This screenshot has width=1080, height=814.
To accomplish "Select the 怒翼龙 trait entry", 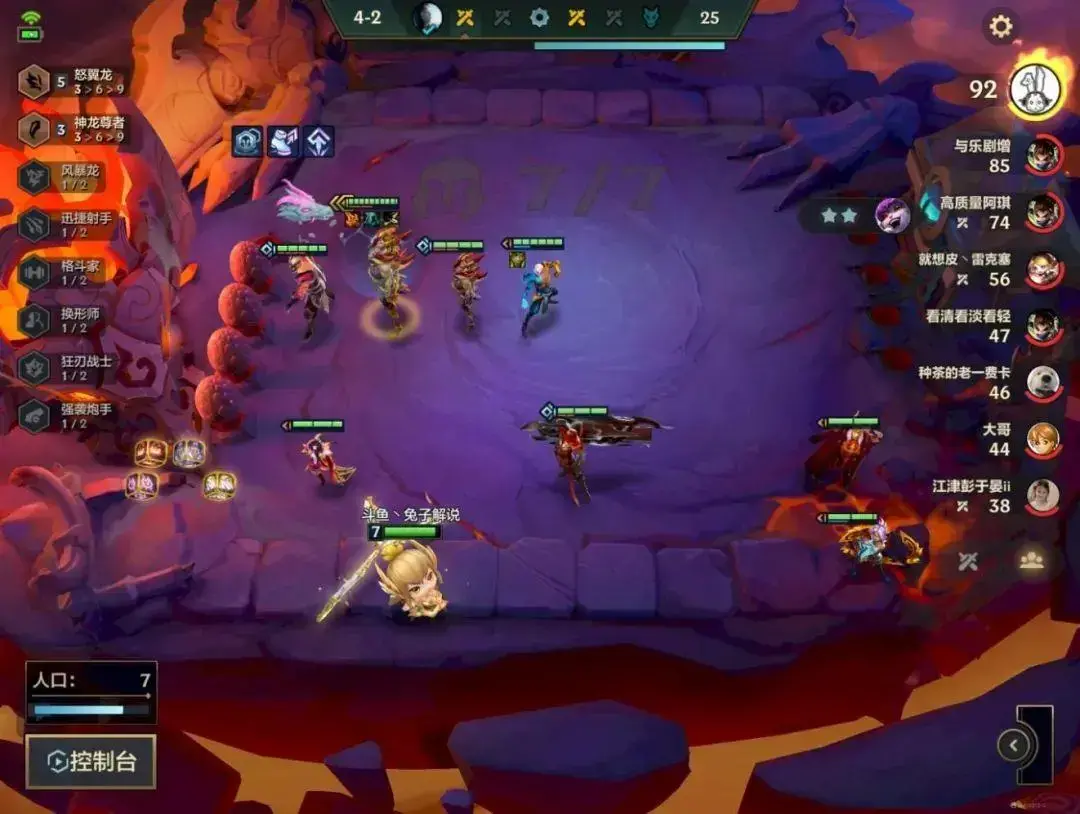I will 75,82.
